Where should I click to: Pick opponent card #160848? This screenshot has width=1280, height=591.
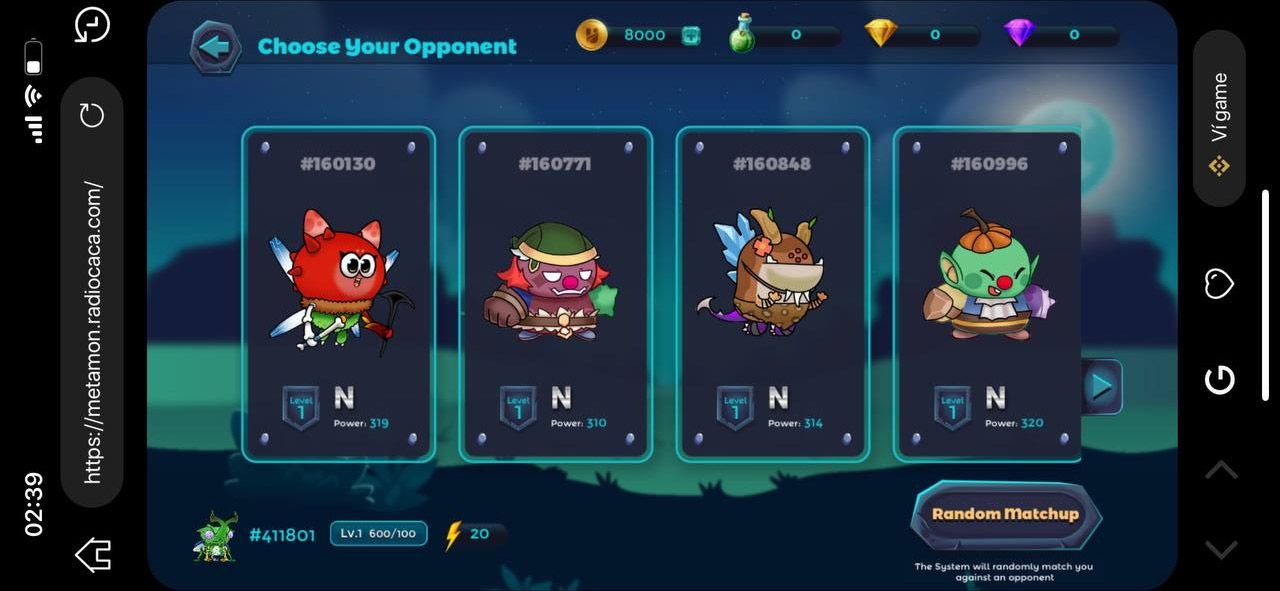(773, 294)
